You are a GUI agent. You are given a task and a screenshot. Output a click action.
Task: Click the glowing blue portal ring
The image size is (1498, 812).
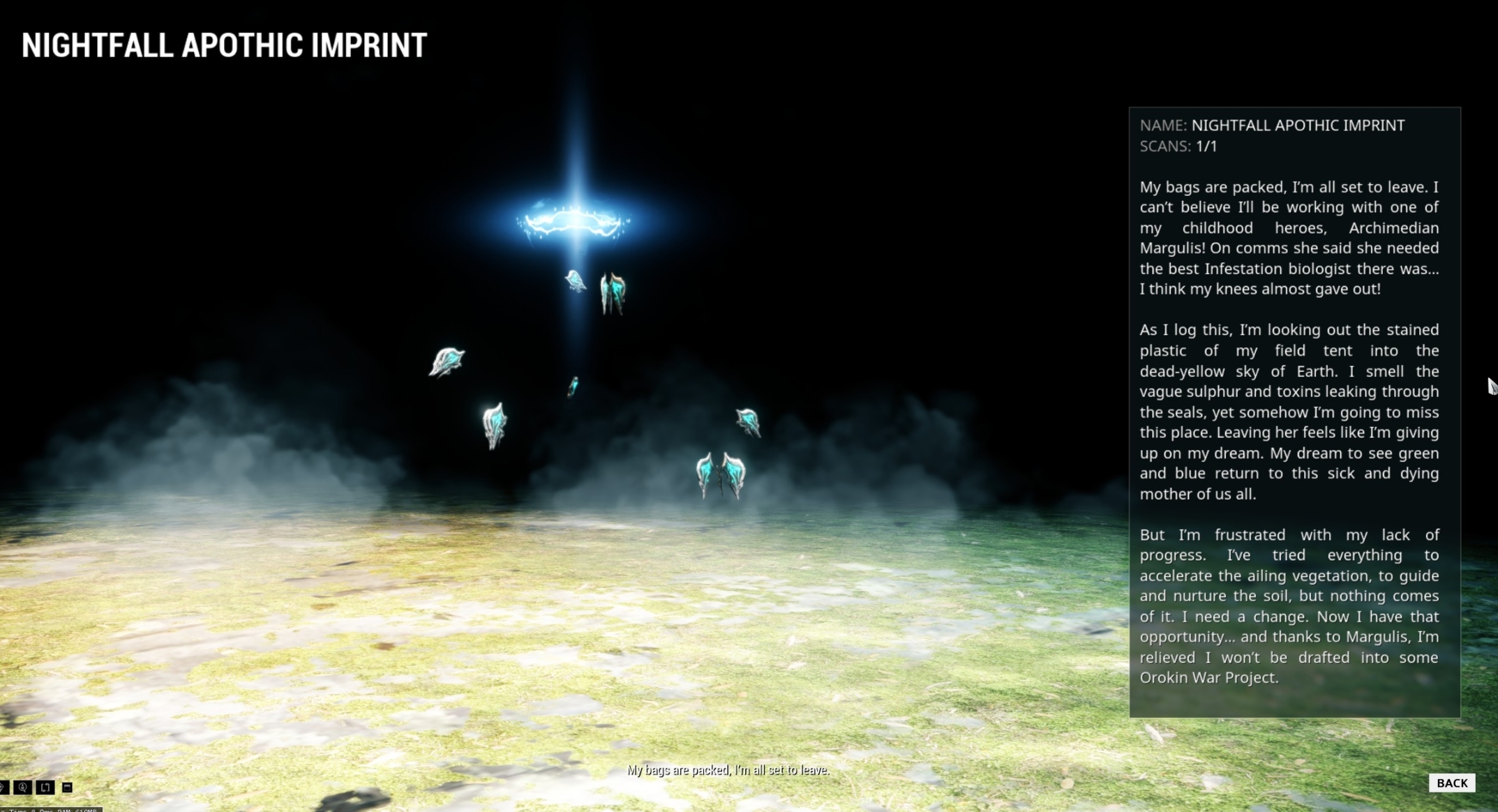pyautogui.click(x=572, y=220)
